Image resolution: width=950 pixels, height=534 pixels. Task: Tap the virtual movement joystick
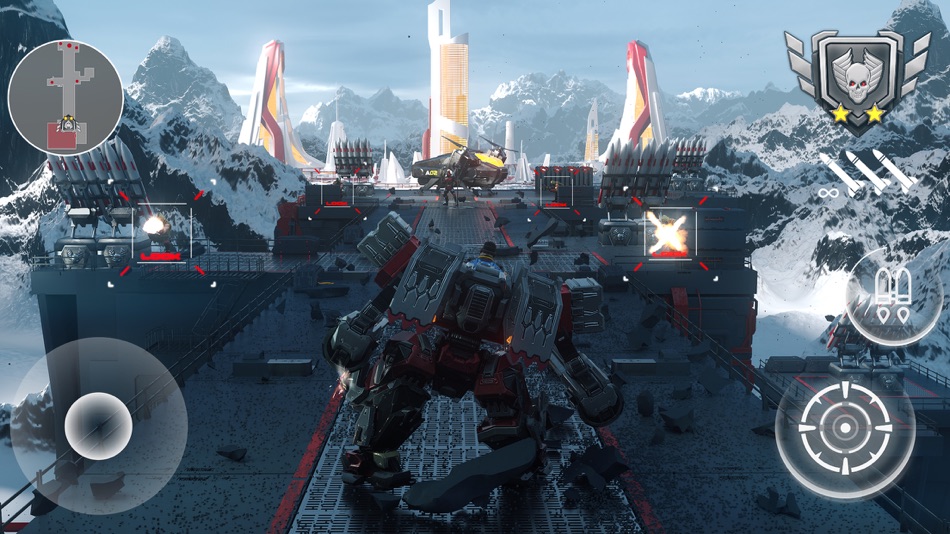pos(98,426)
